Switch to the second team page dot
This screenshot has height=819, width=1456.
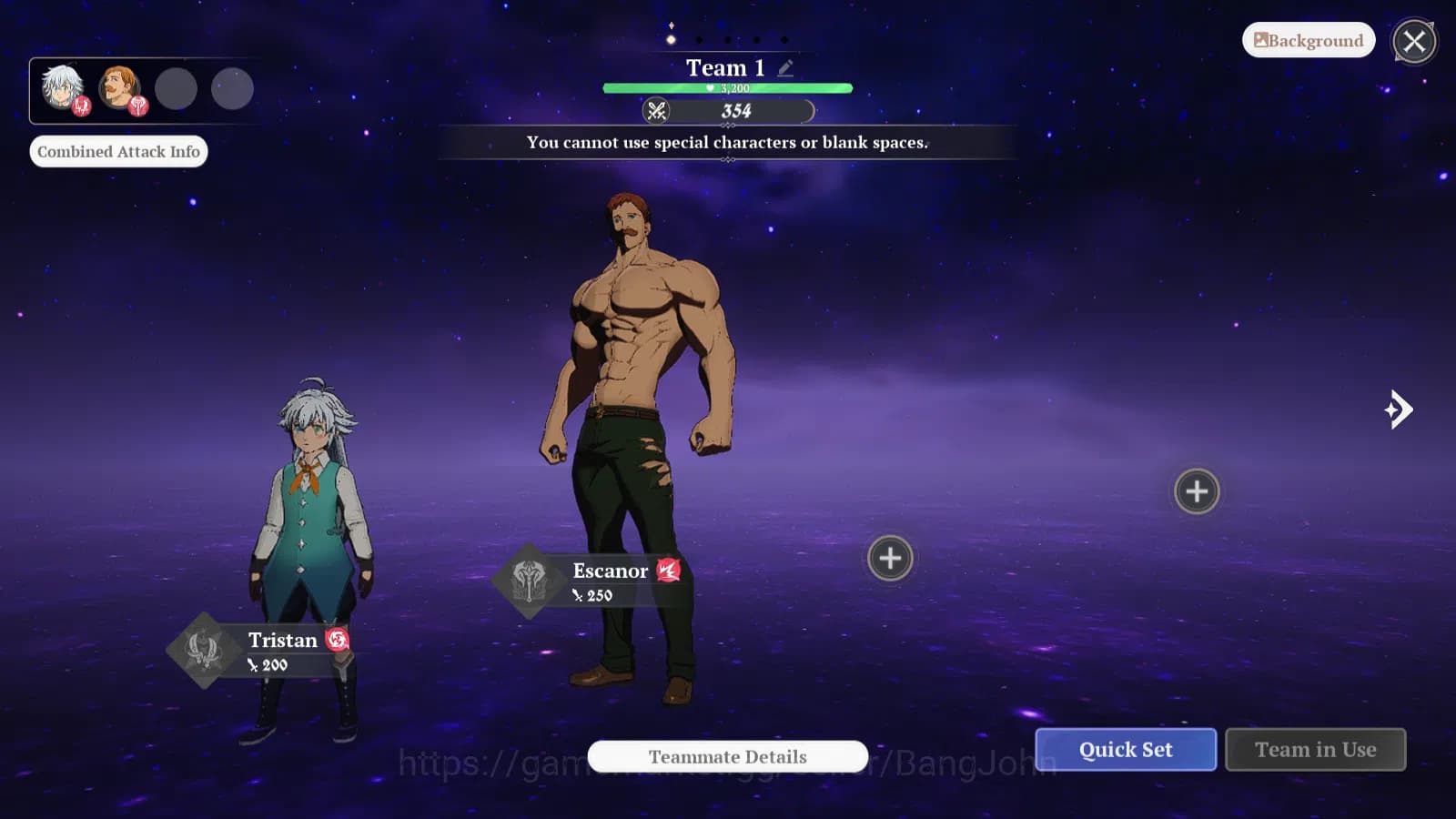[698, 40]
